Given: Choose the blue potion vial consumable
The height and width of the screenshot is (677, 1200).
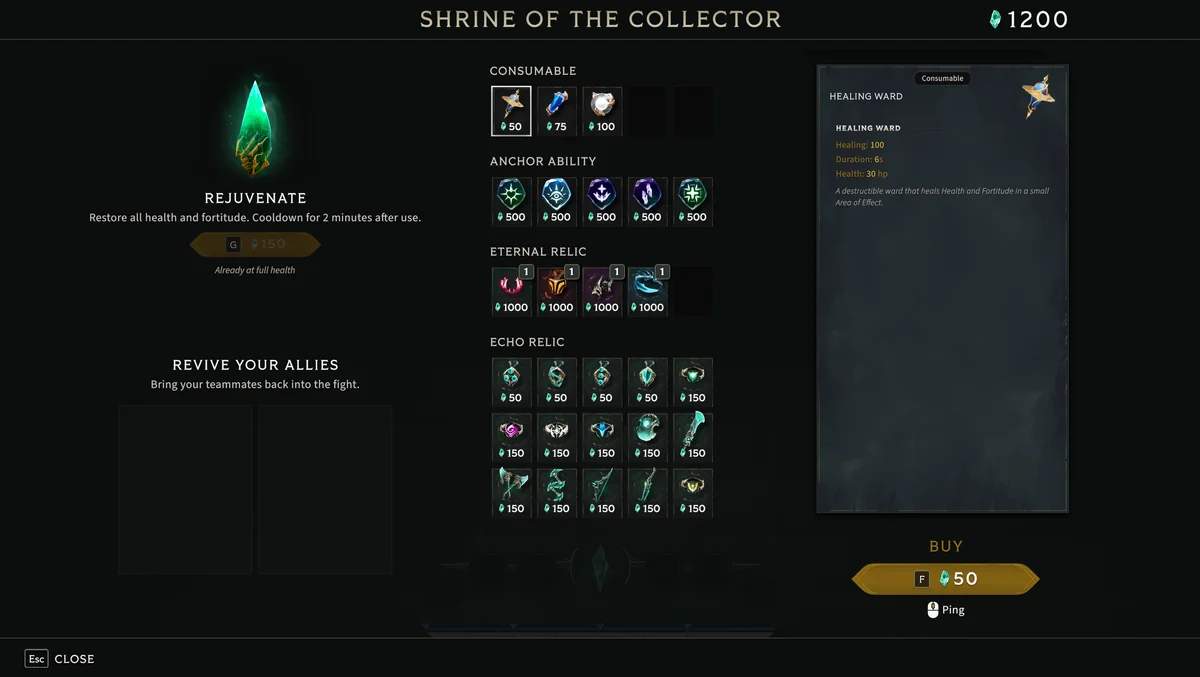Looking at the screenshot, I should coord(557,110).
